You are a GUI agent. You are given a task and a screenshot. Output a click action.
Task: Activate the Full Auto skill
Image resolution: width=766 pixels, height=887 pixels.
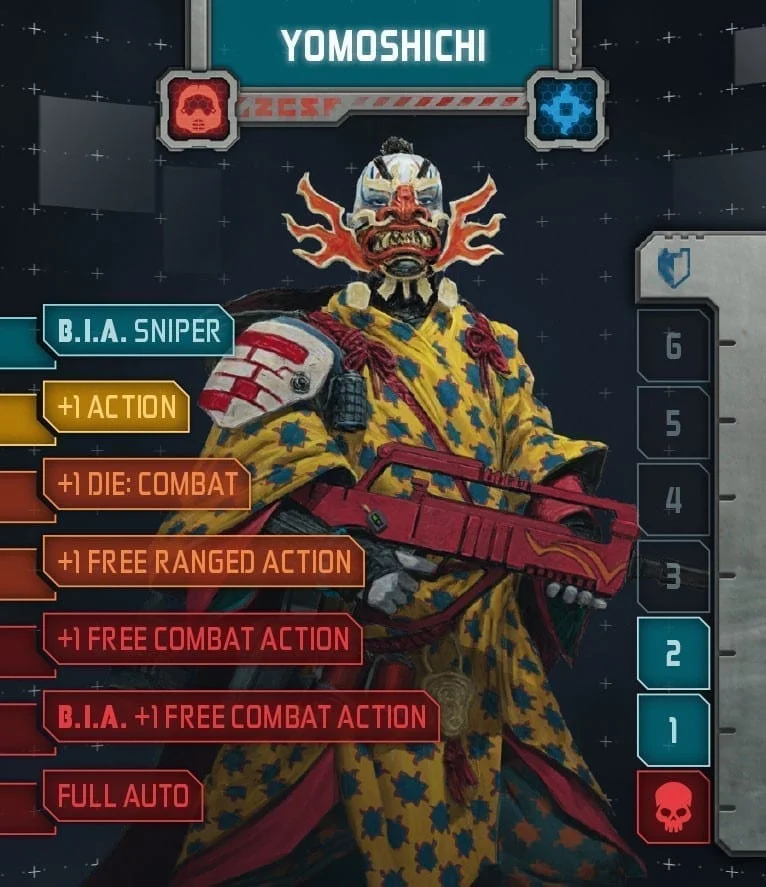click(122, 796)
